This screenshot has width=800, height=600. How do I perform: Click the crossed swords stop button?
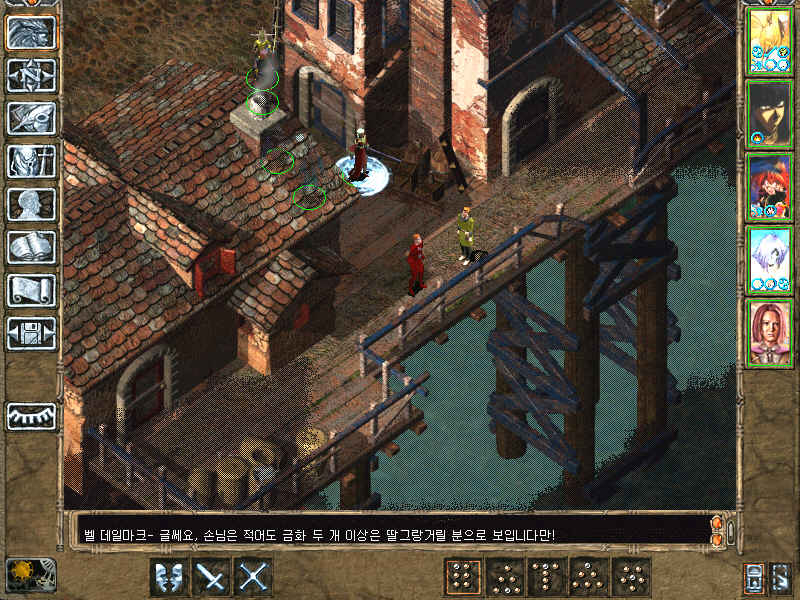click(x=254, y=577)
